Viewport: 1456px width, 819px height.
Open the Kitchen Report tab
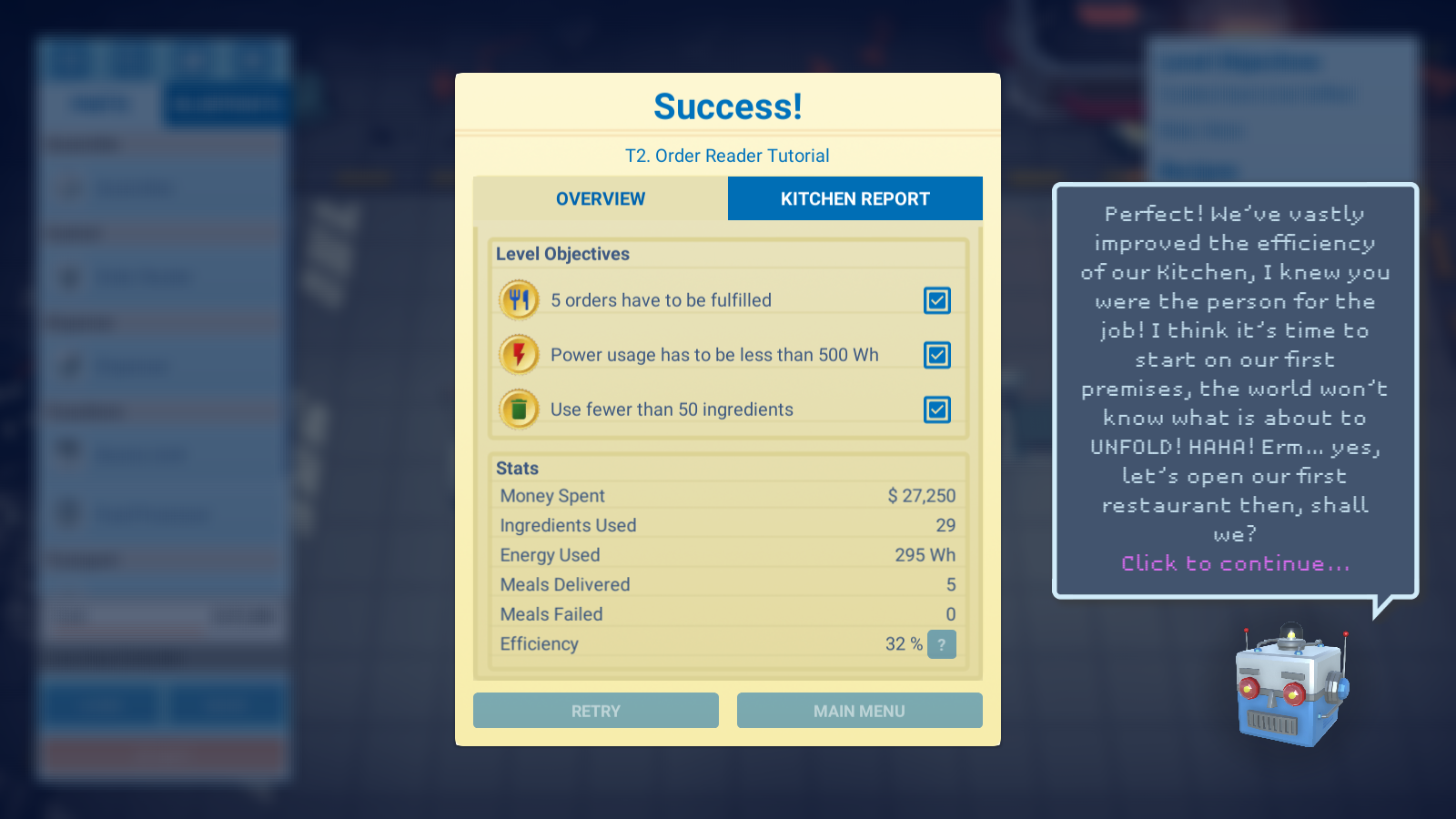coord(854,198)
